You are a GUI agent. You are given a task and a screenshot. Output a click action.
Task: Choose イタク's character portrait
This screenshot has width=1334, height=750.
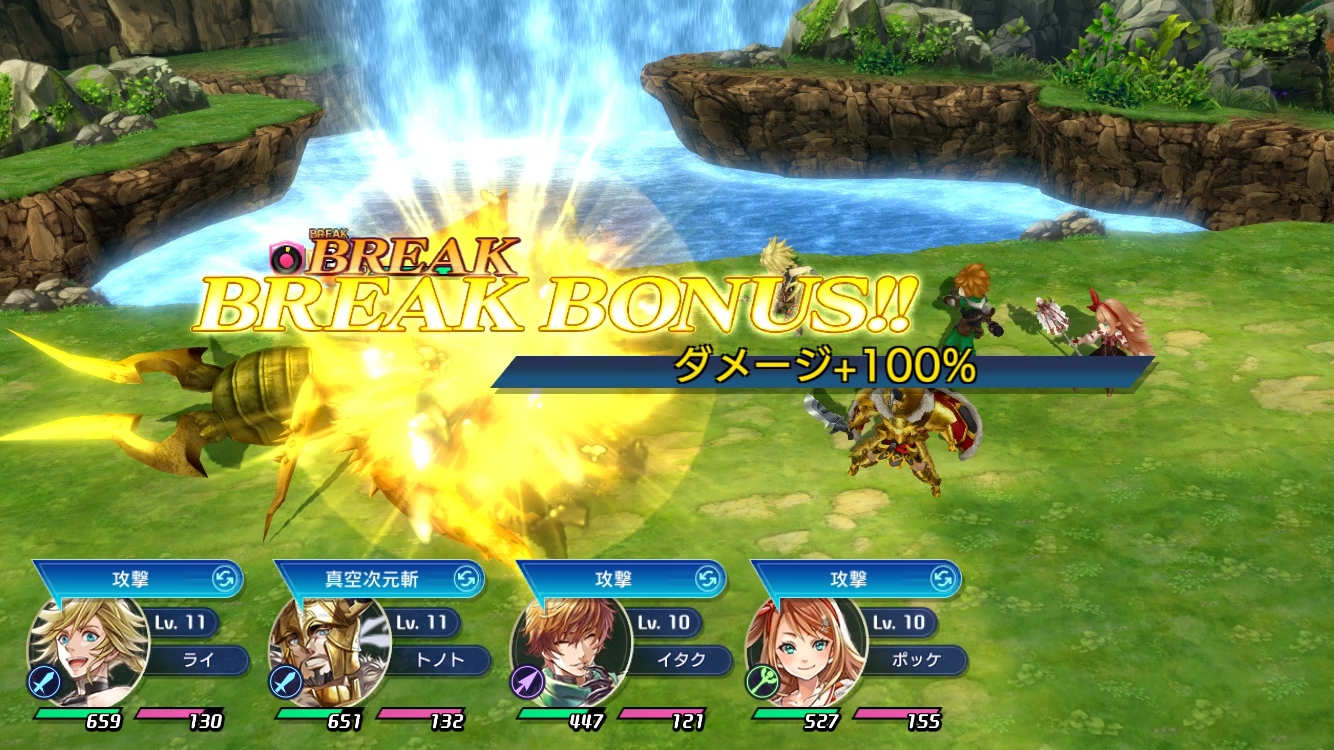coord(571,651)
